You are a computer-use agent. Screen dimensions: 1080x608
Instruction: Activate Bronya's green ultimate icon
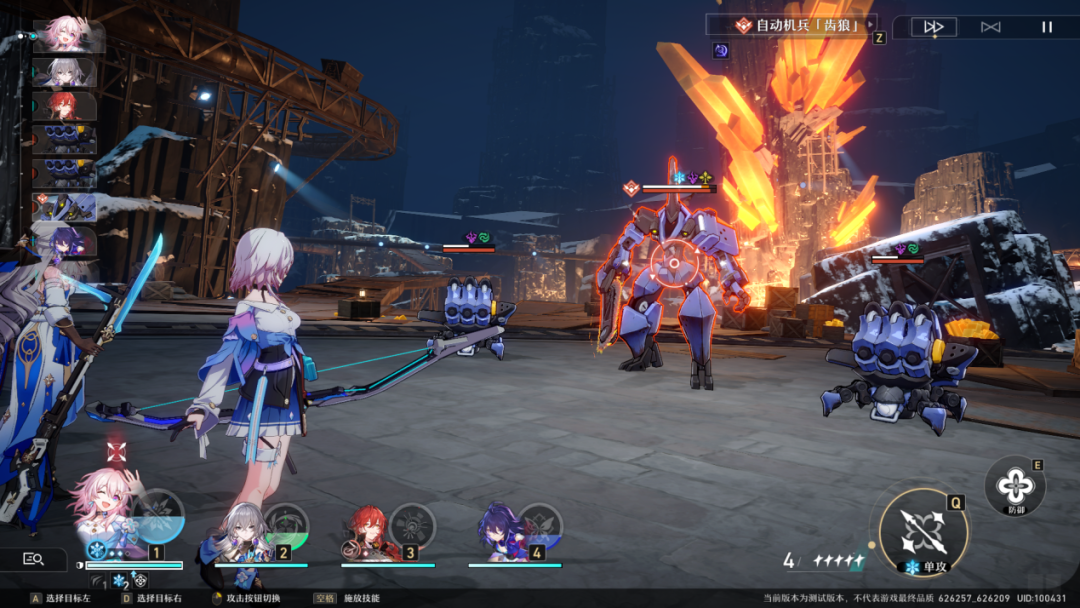(286, 525)
